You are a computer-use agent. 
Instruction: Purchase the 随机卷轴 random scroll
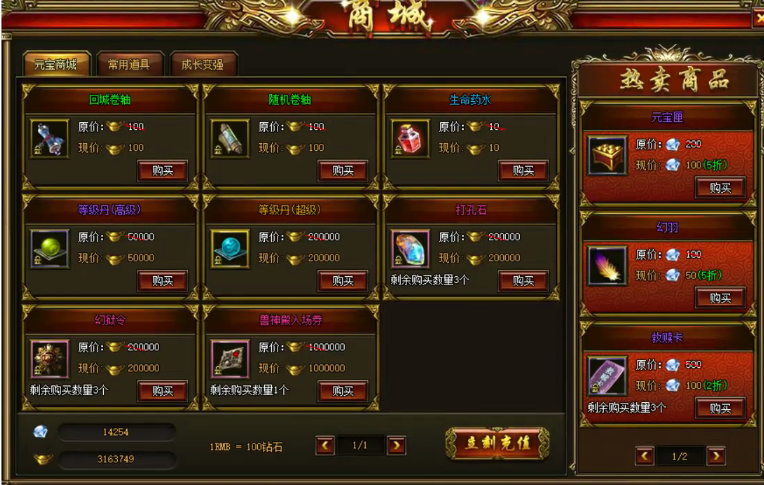pyautogui.click(x=342, y=171)
